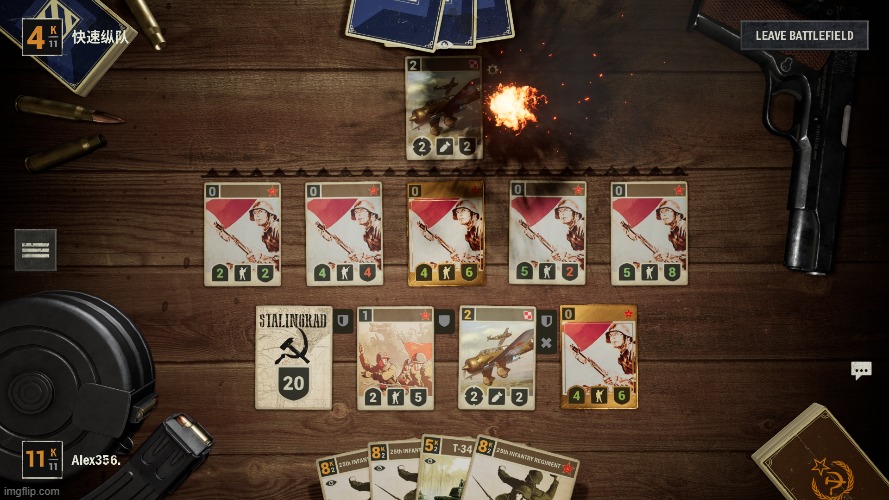
Task: Target the enemy aircraft card beside the explosion
Action: [x=443, y=108]
